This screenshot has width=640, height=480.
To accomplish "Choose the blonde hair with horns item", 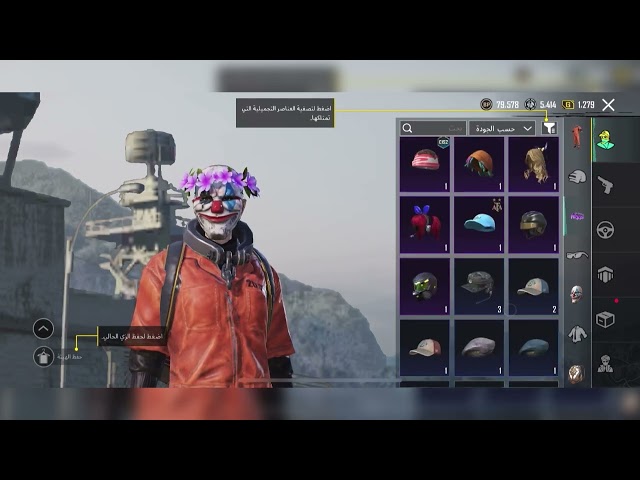I will coord(533,163).
